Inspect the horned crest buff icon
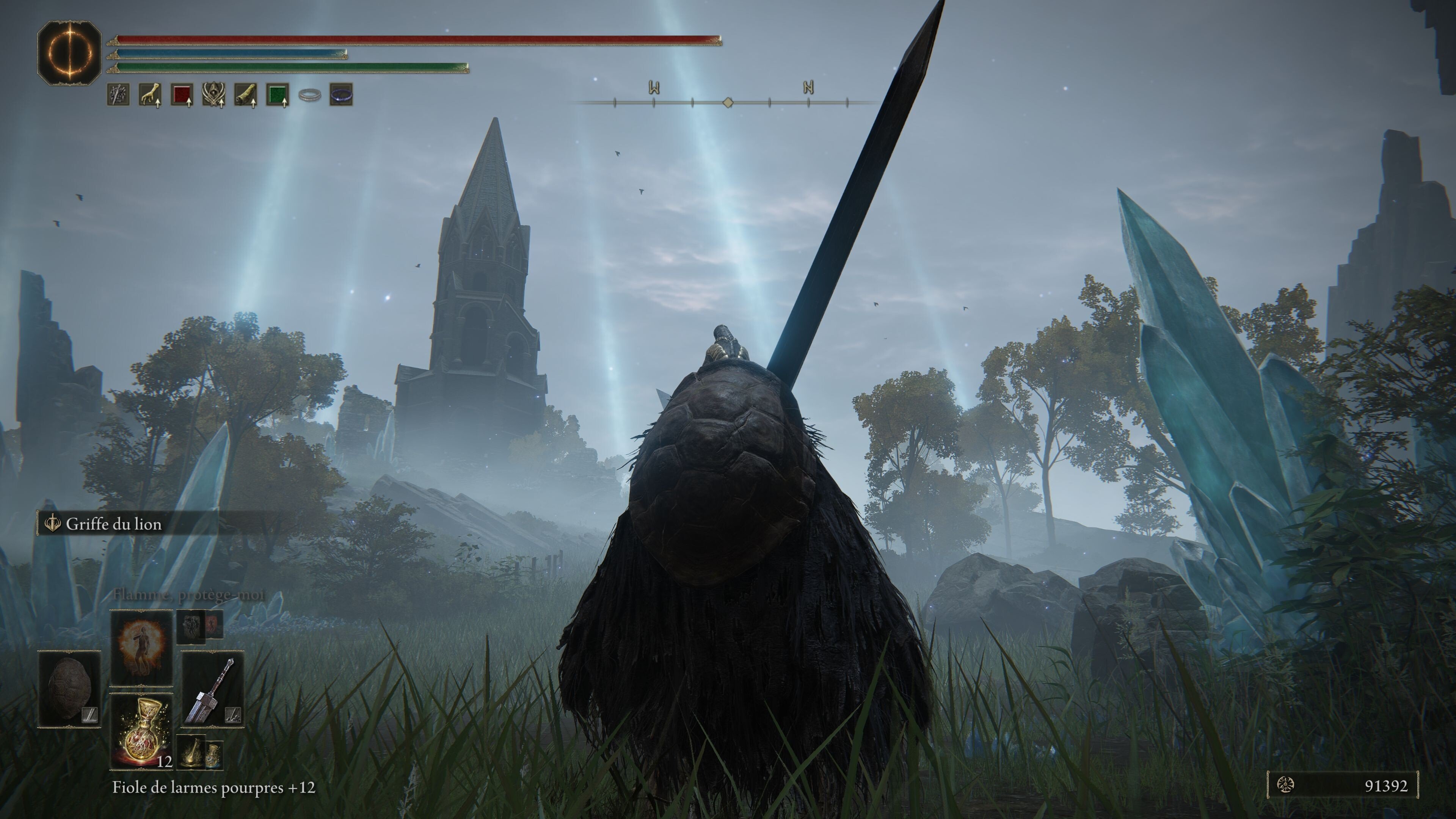 pyautogui.click(x=213, y=94)
